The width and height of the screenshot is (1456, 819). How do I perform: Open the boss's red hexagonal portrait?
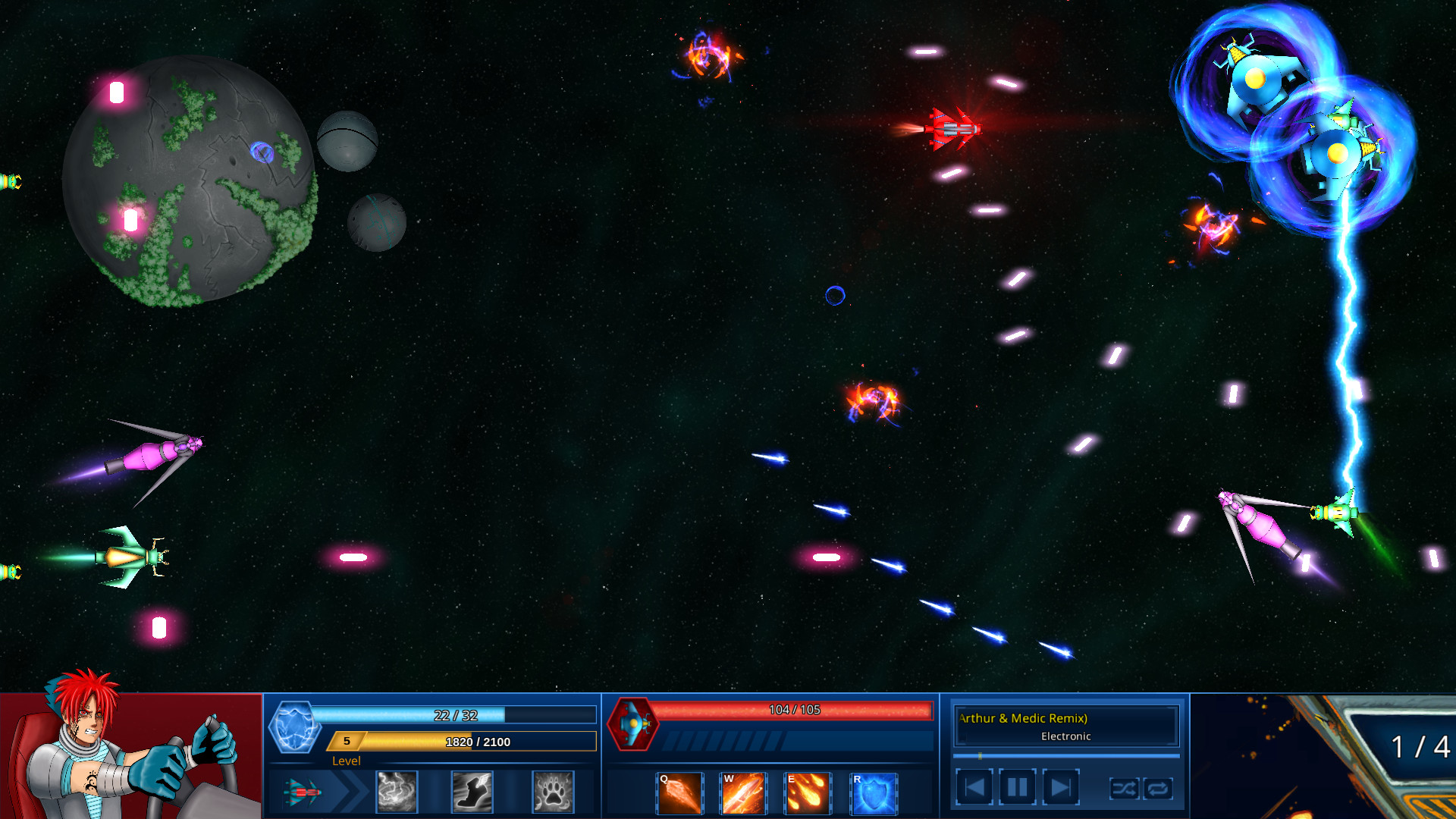point(634,726)
